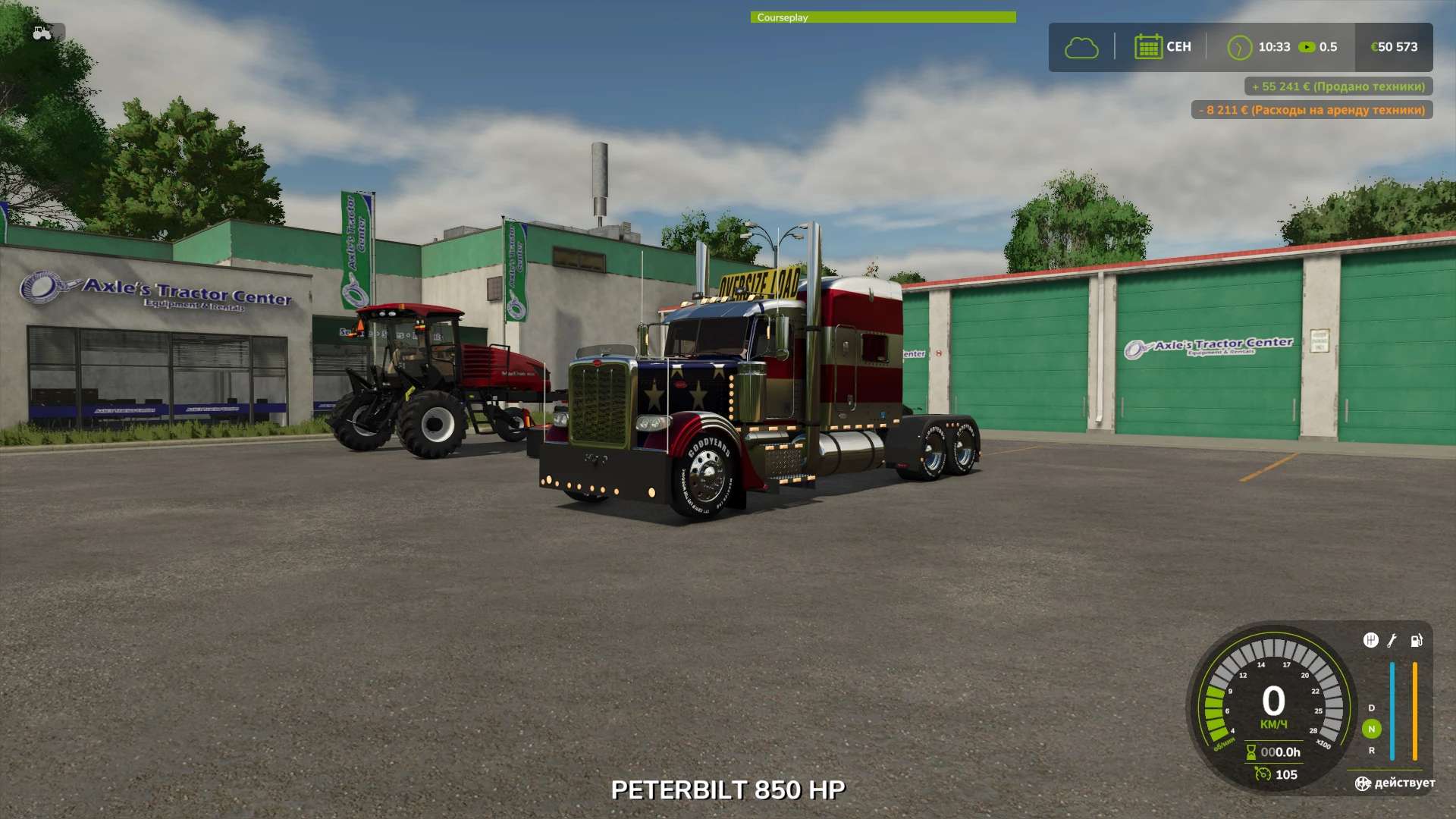Choose the R reverse gear

pyautogui.click(x=1371, y=750)
